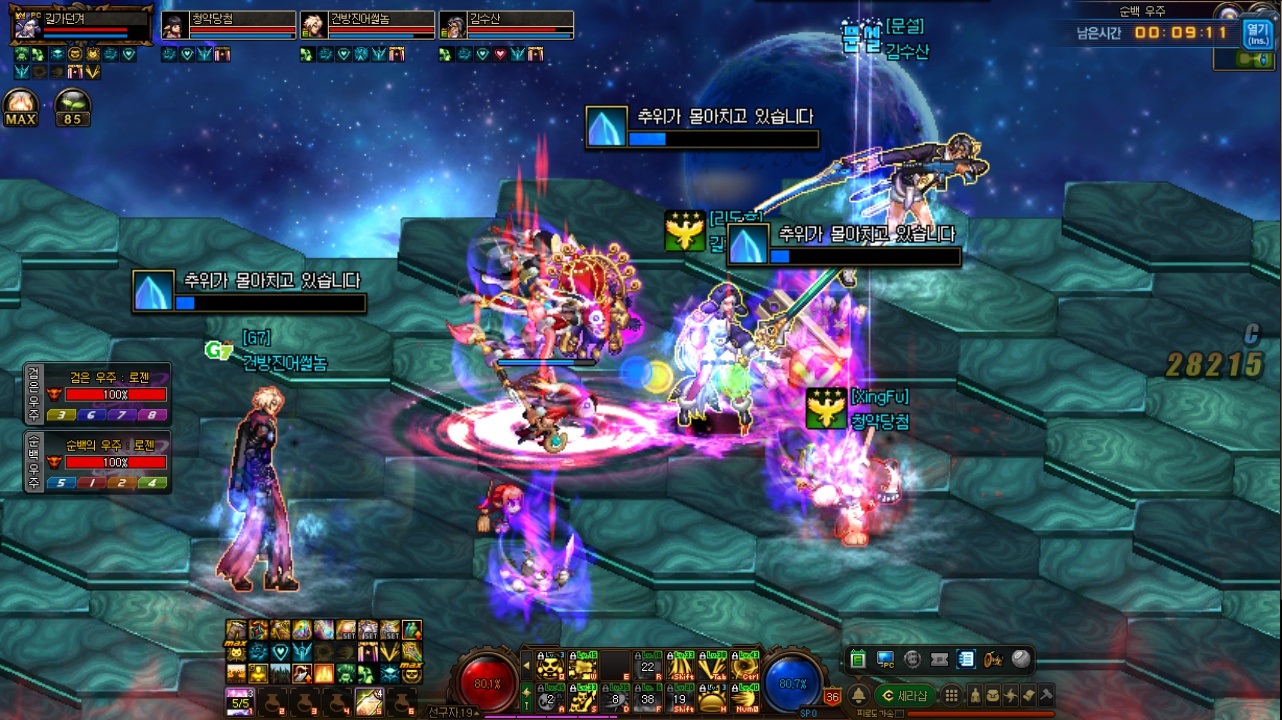Open the green calendar event icon
The width and height of the screenshot is (1282, 720).
tap(857, 659)
